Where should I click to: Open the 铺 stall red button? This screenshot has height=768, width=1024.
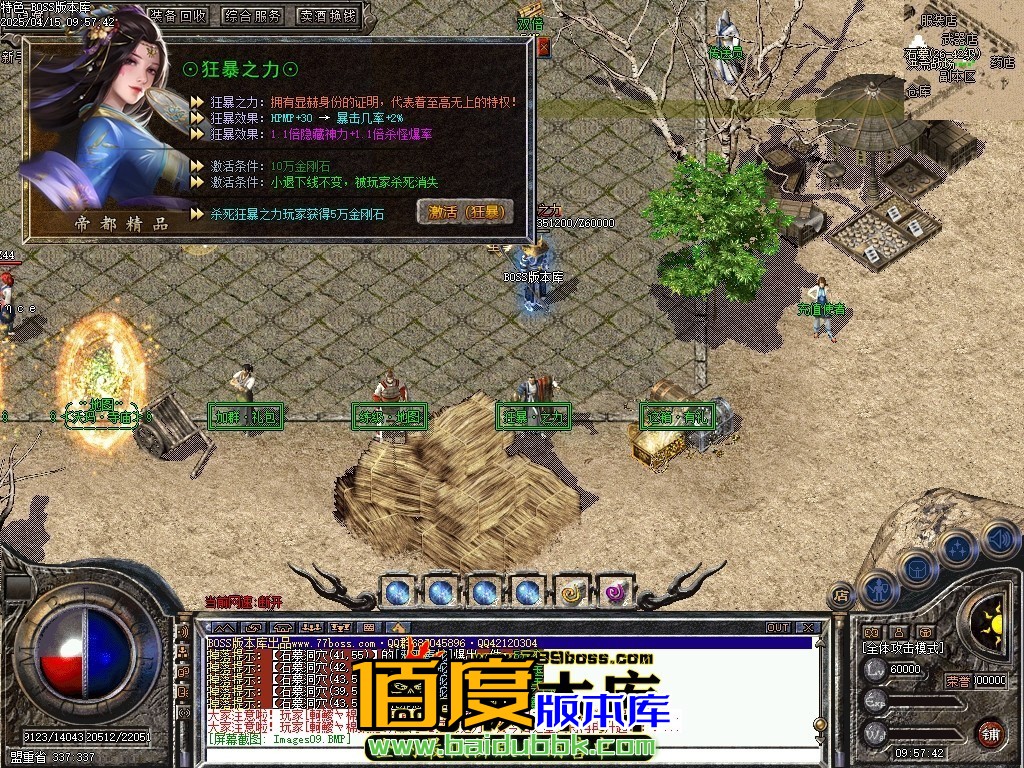tap(990, 733)
